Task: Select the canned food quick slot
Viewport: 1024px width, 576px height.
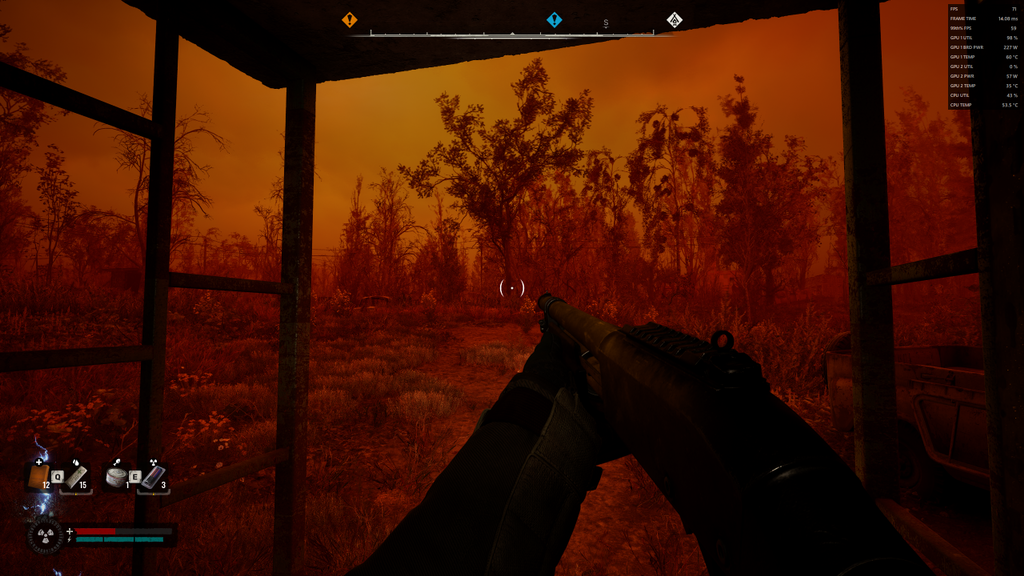Action: (x=117, y=477)
